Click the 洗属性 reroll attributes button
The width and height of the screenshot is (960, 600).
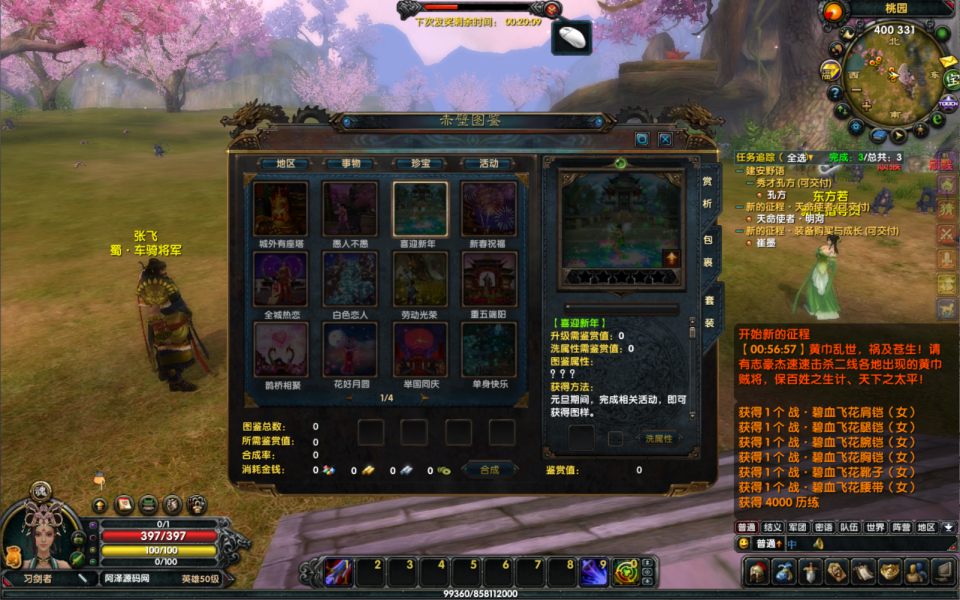658,439
